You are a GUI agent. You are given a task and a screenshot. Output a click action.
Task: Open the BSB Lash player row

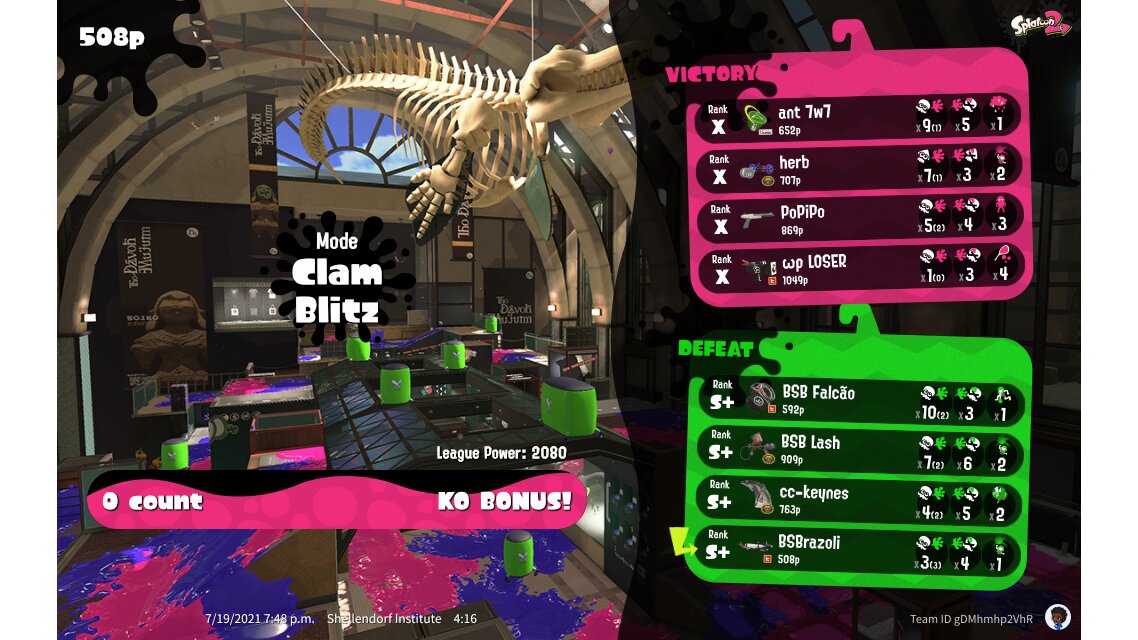point(860,449)
